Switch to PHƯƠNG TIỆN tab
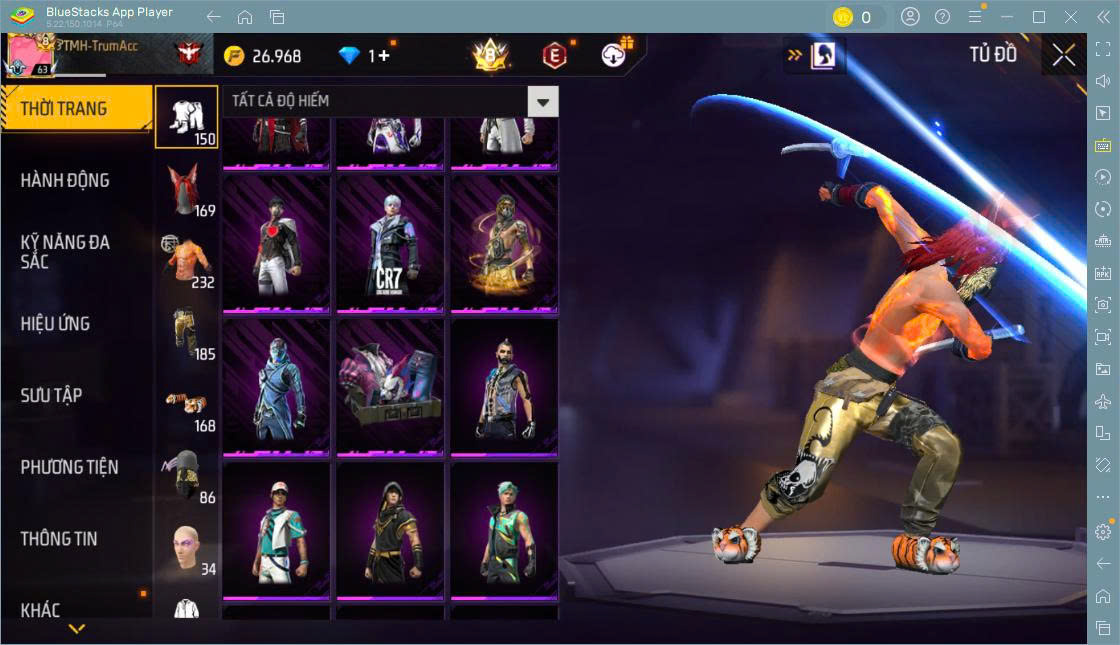This screenshot has width=1120, height=645. coord(69,467)
